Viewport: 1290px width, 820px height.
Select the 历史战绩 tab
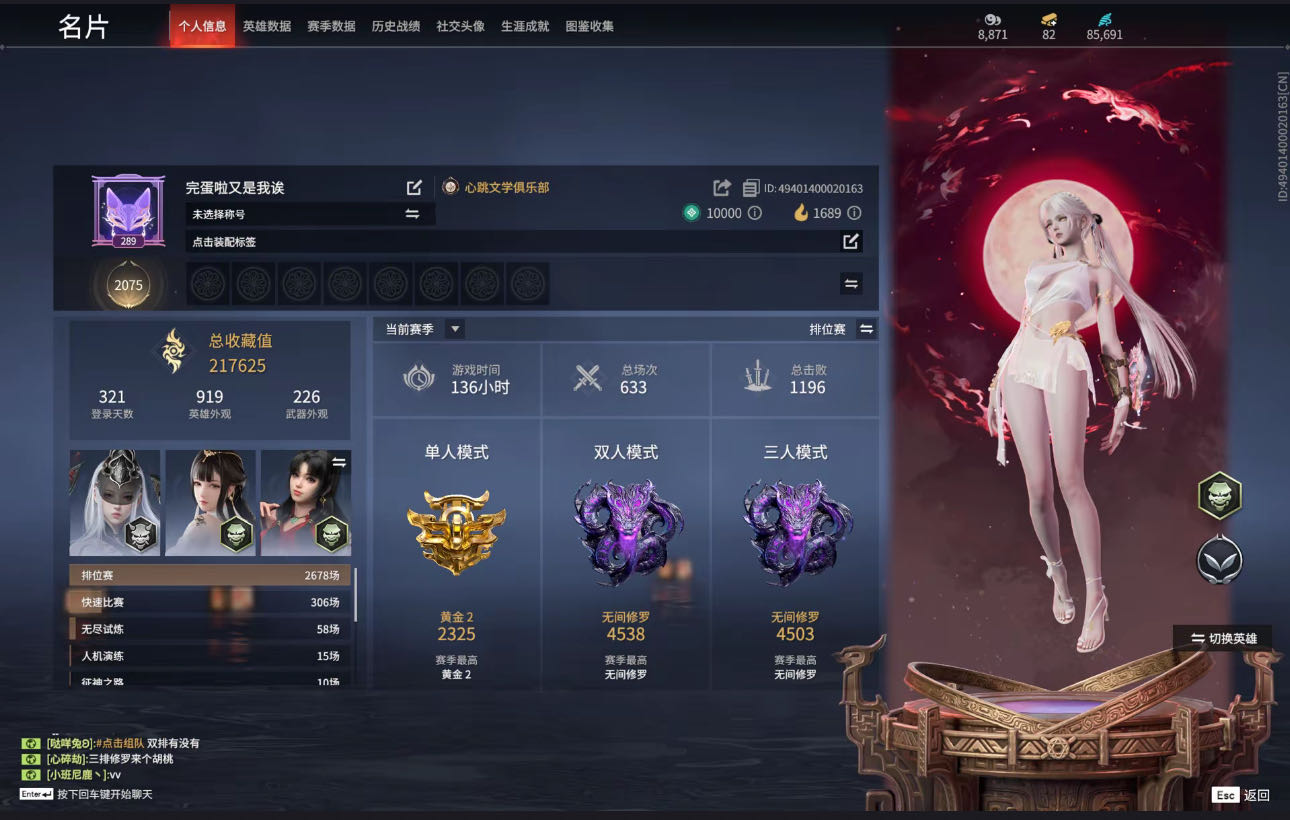point(396,26)
